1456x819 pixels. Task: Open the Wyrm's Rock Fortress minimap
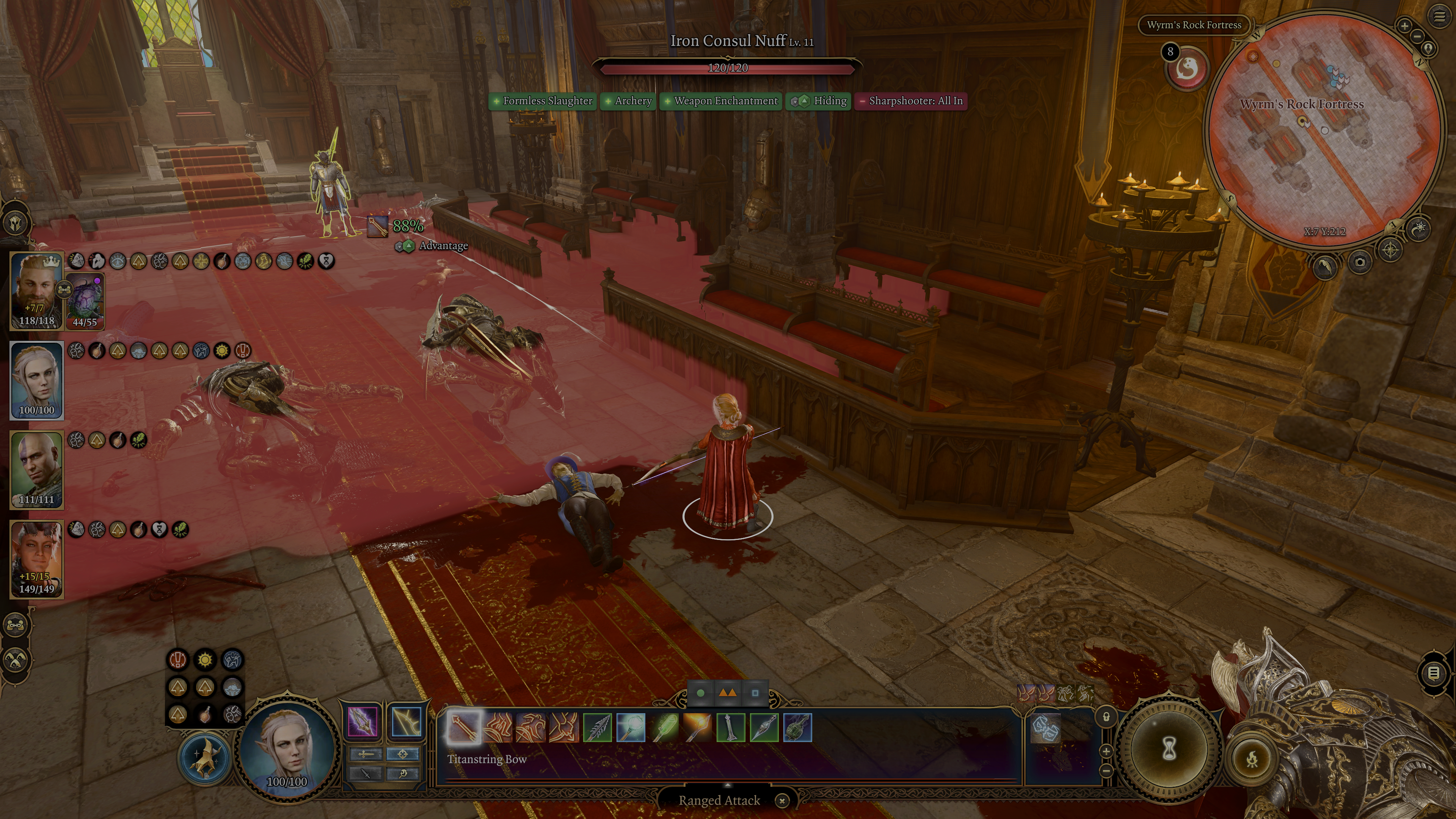tap(1322, 130)
